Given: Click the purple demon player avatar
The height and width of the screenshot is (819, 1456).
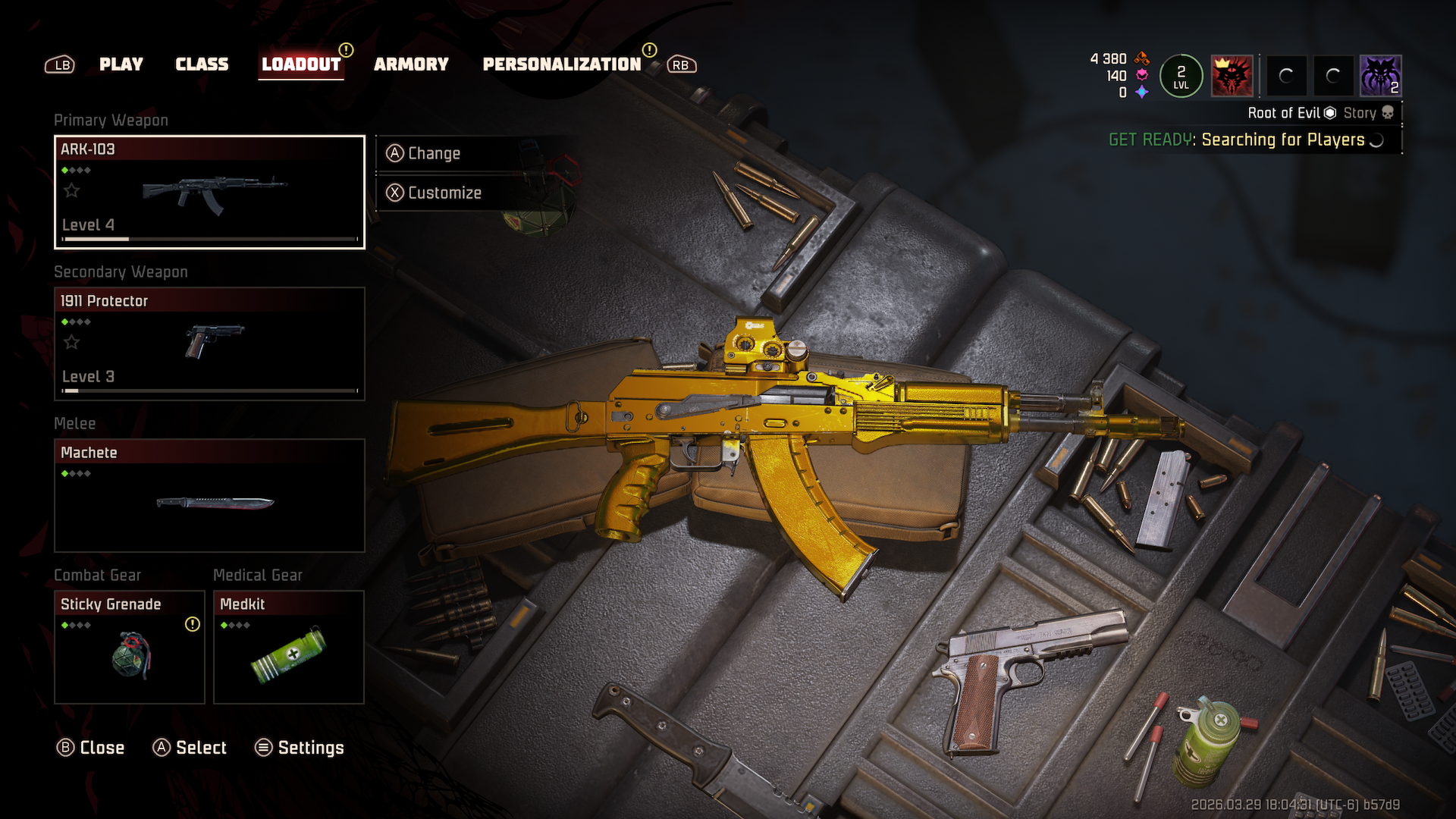Looking at the screenshot, I should 1380,76.
